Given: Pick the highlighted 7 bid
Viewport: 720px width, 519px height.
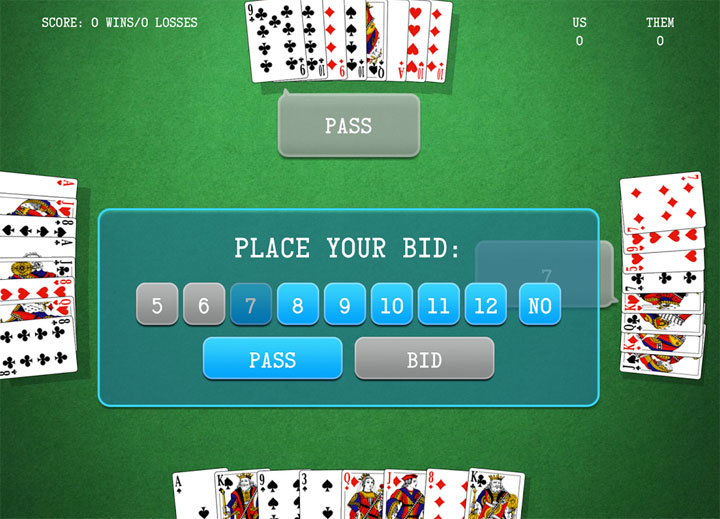Looking at the screenshot, I should point(251,305).
